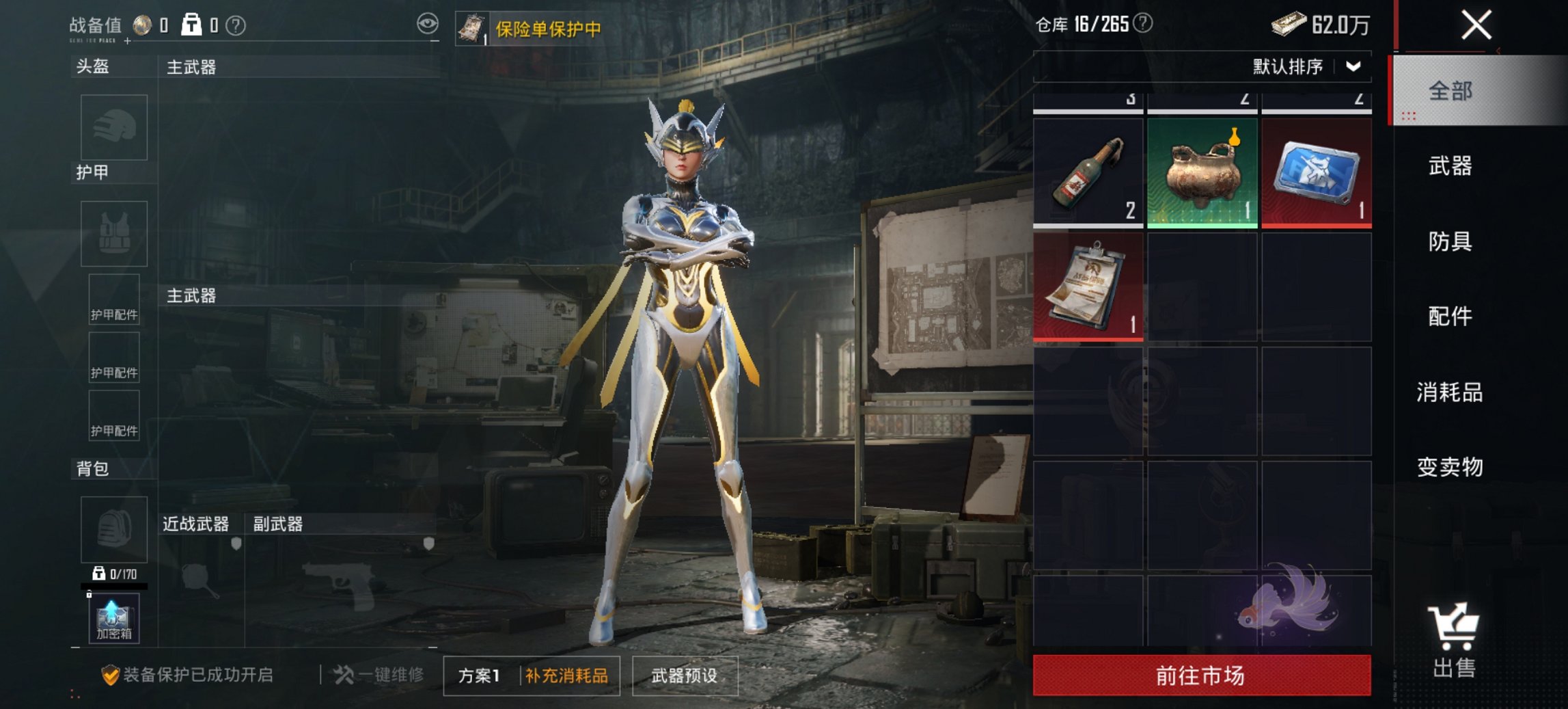Toggle the character preview eye icon
Screen dimensions: 1568x709
pyautogui.click(x=429, y=23)
